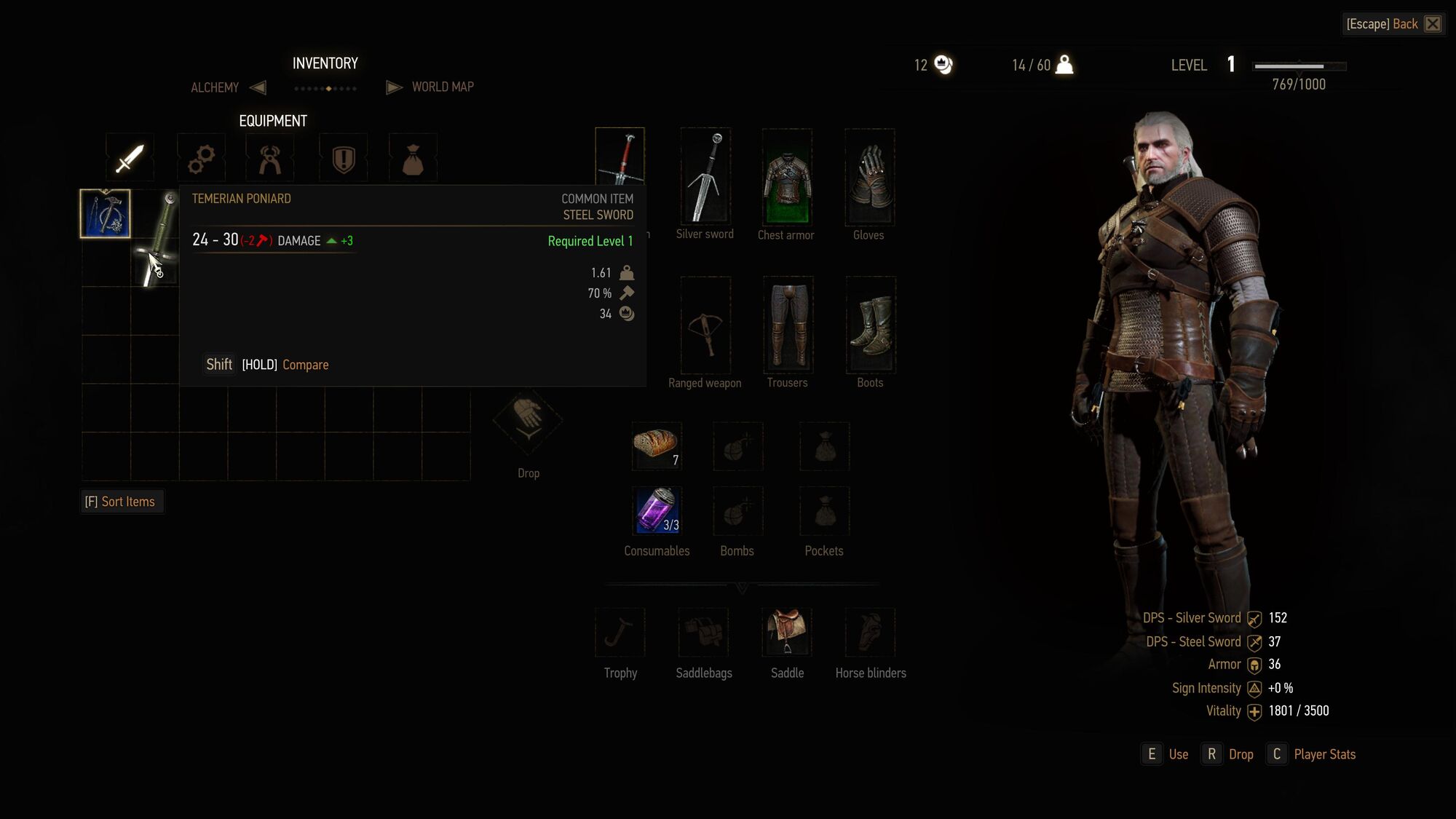
Task: Open the gears crafting filter tab
Action: pos(201,157)
